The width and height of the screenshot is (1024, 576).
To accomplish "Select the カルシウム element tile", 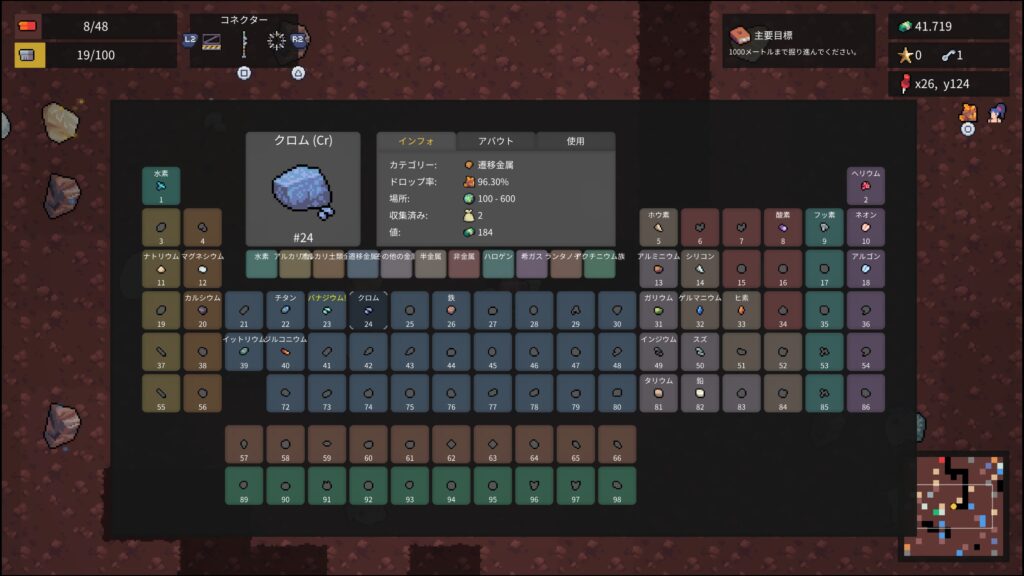I will pyautogui.click(x=202, y=311).
